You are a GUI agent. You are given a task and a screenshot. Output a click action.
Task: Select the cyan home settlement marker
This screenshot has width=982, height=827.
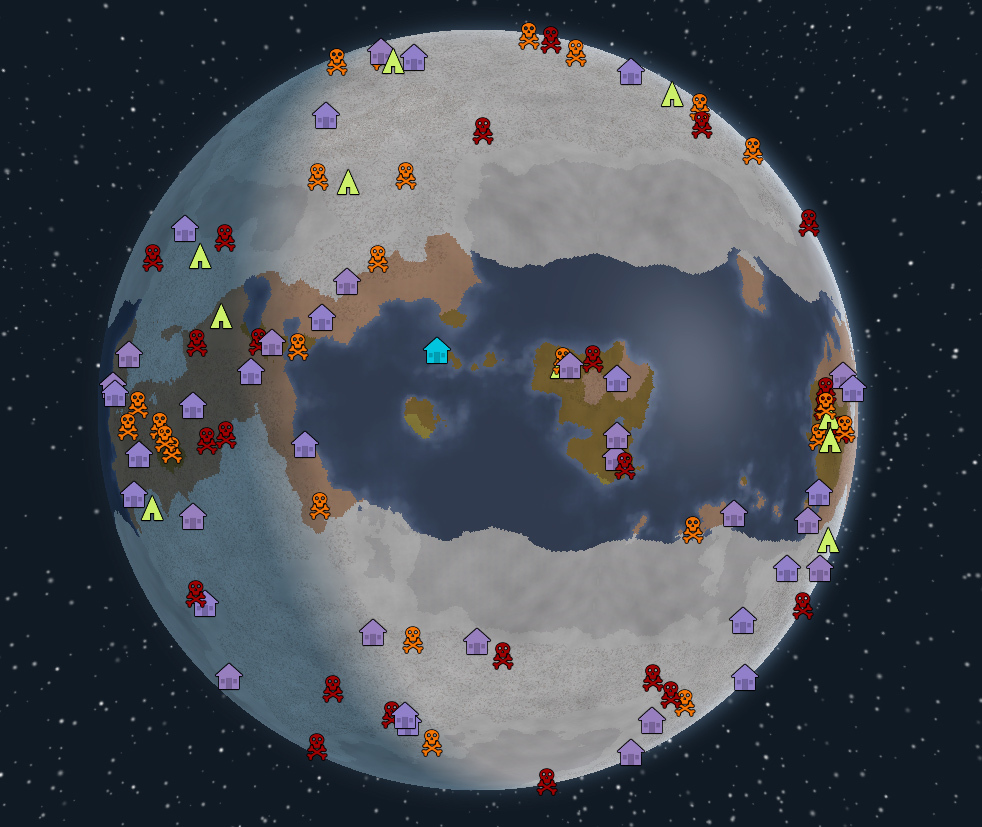[437, 351]
